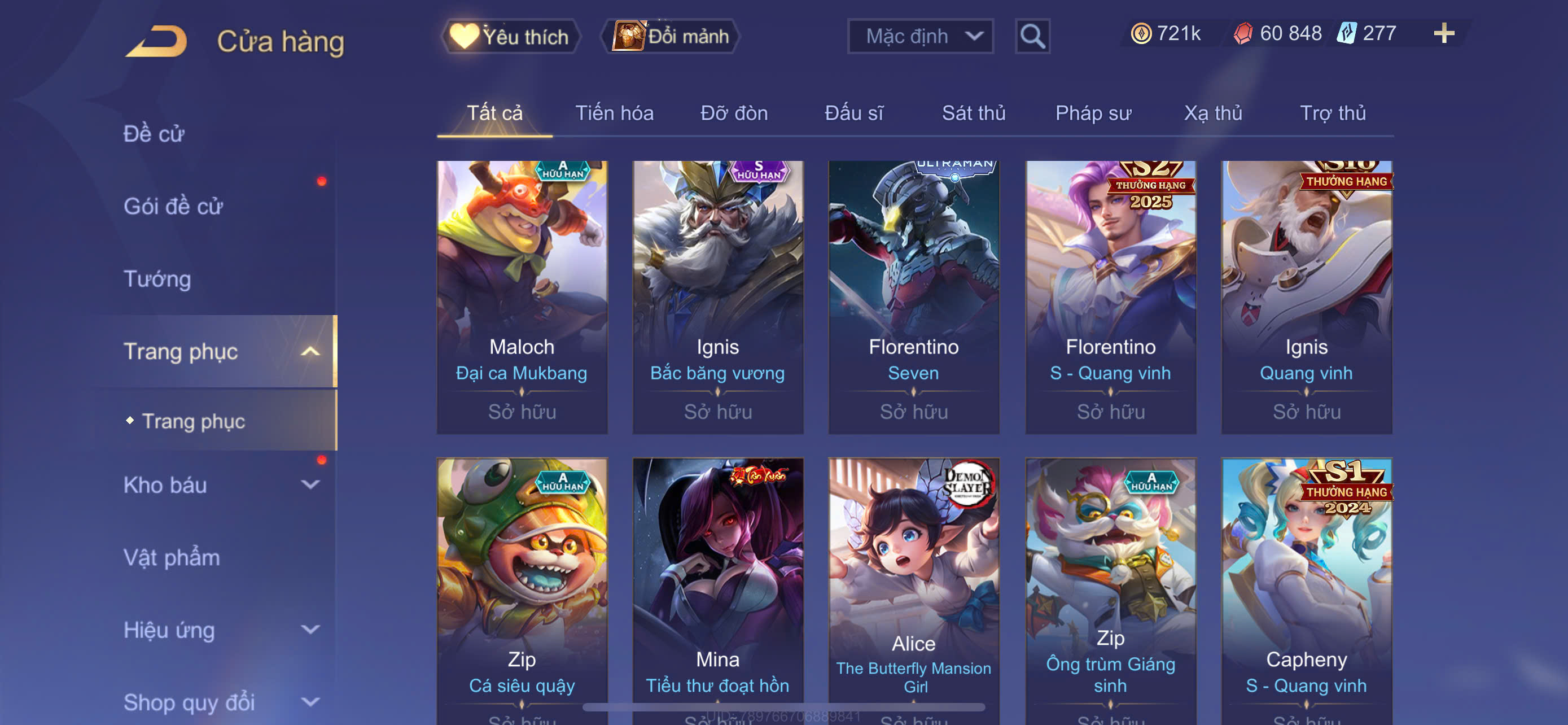This screenshot has width=1568, height=725.
Task: Switch to the Đỡ đòn tab
Action: (x=733, y=113)
